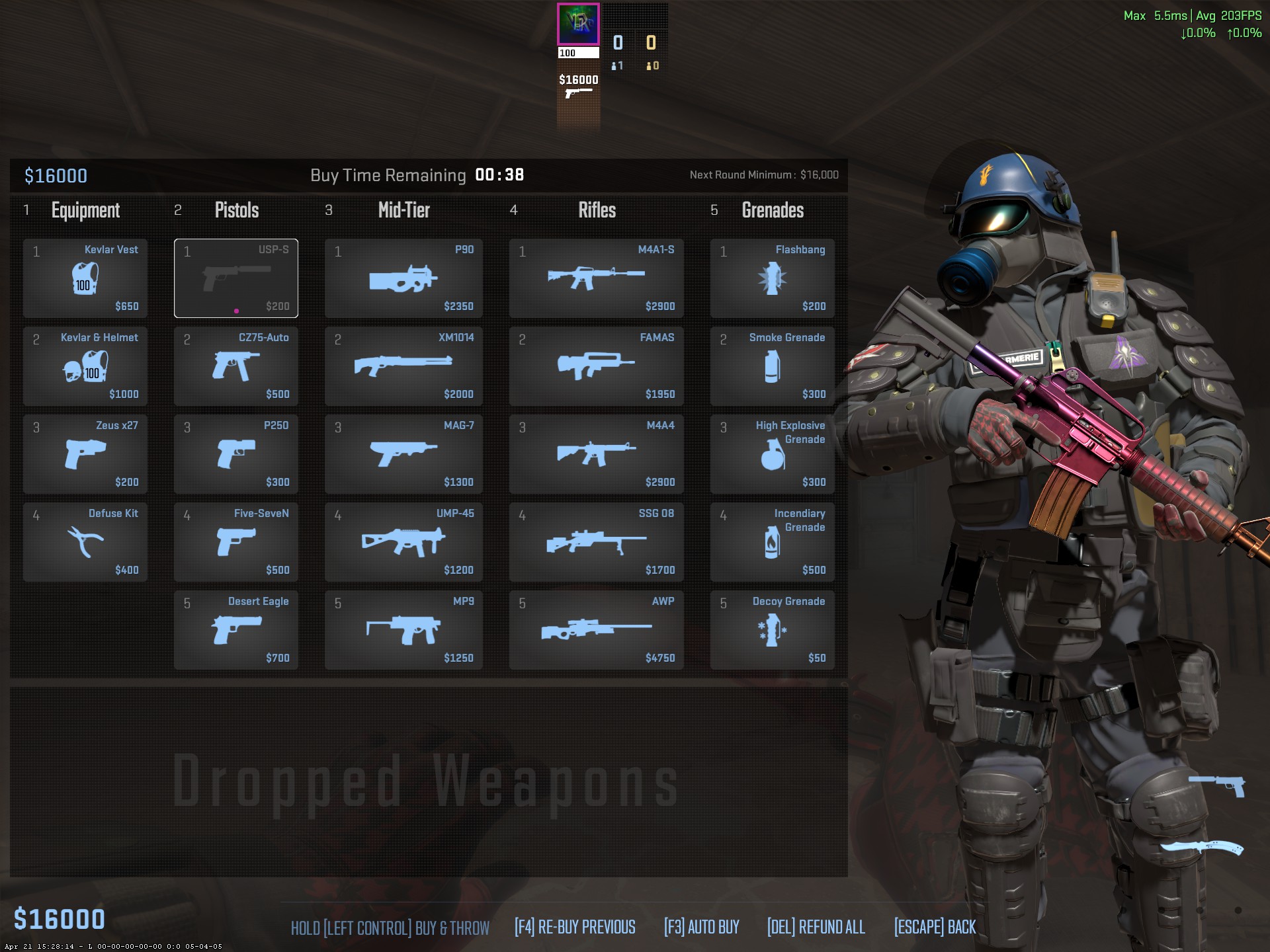Buy the Desert Eagle
Viewport: 1270px width, 952px height.
[236, 630]
